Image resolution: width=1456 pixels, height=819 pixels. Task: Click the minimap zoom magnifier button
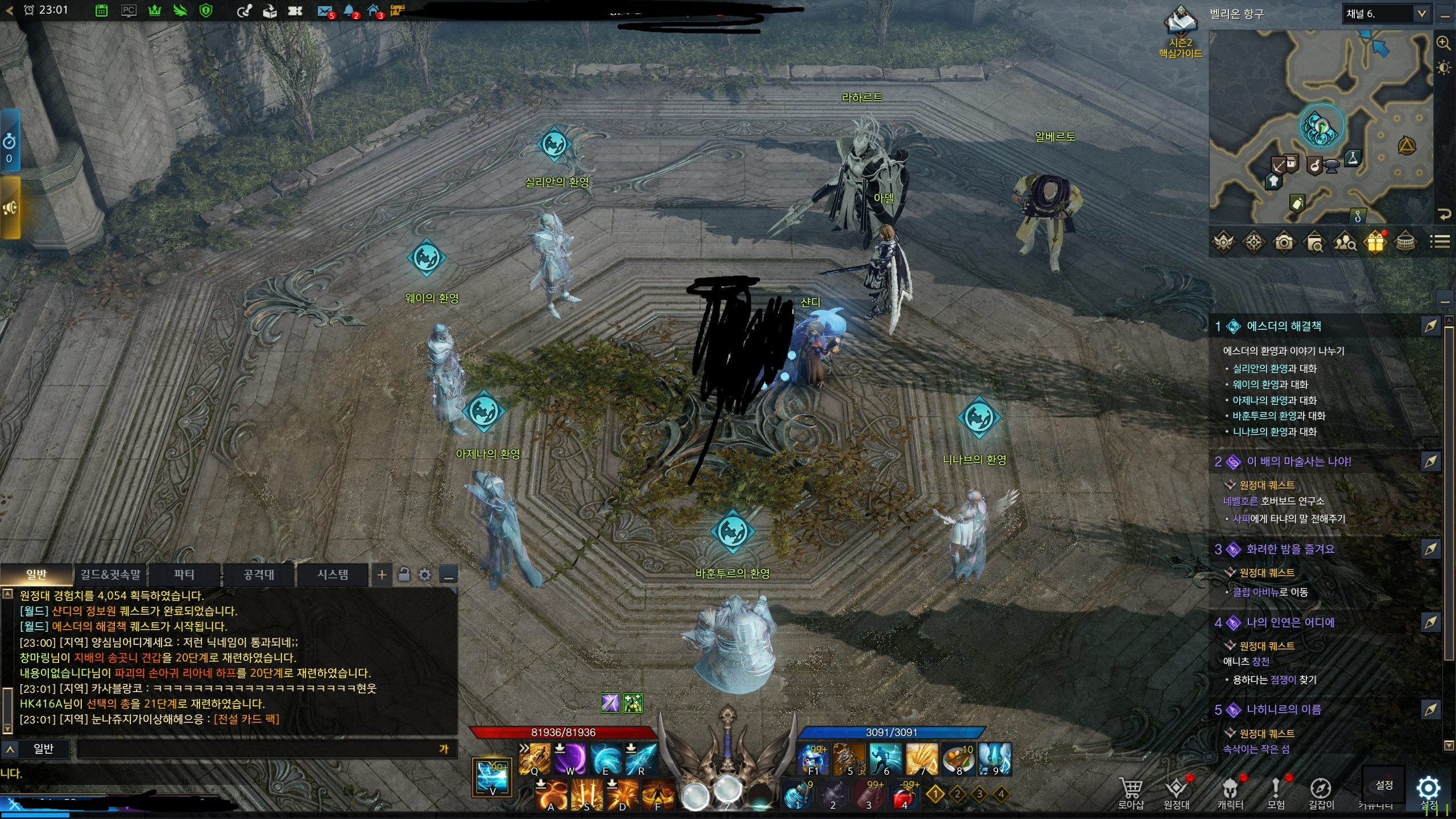pyautogui.click(x=1443, y=43)
